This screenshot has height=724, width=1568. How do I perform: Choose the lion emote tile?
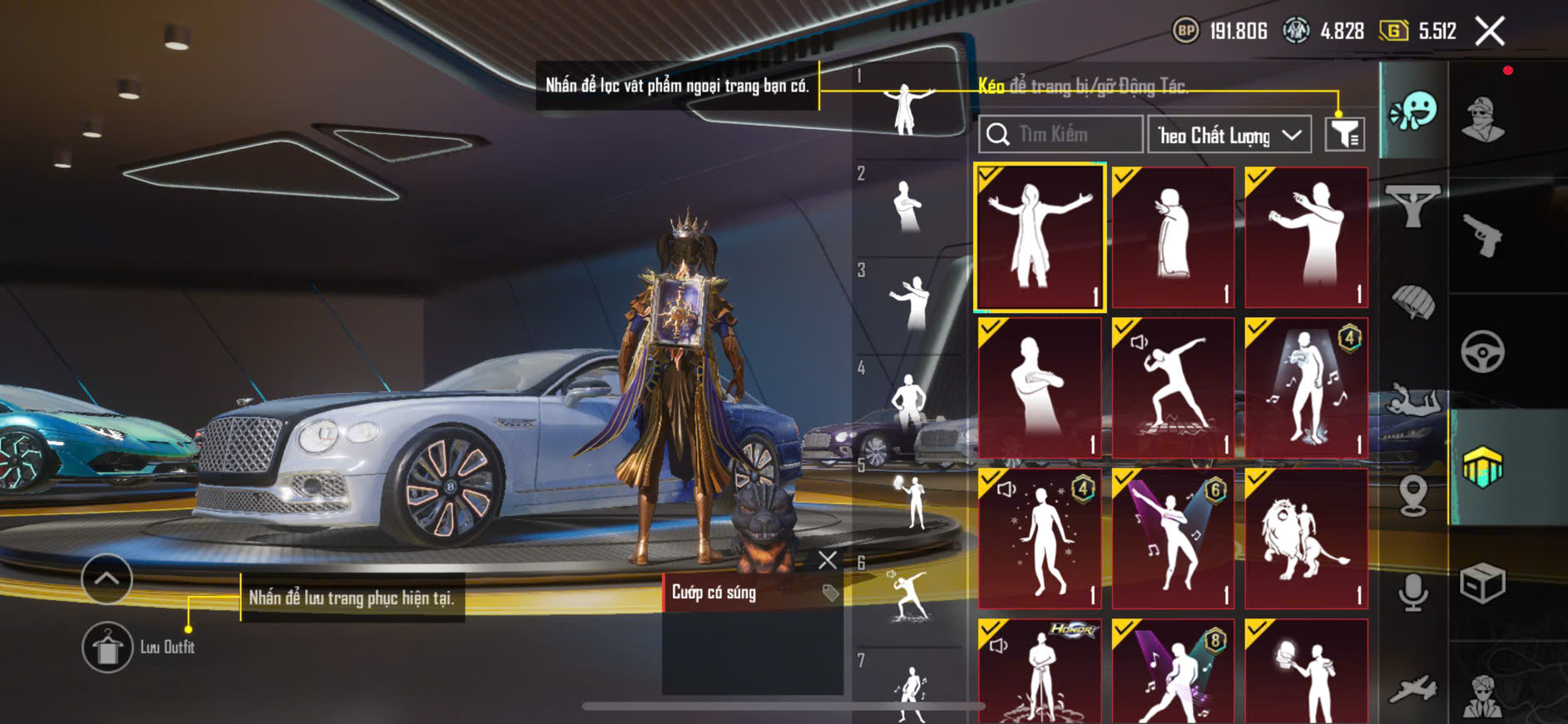point(1306,538)
